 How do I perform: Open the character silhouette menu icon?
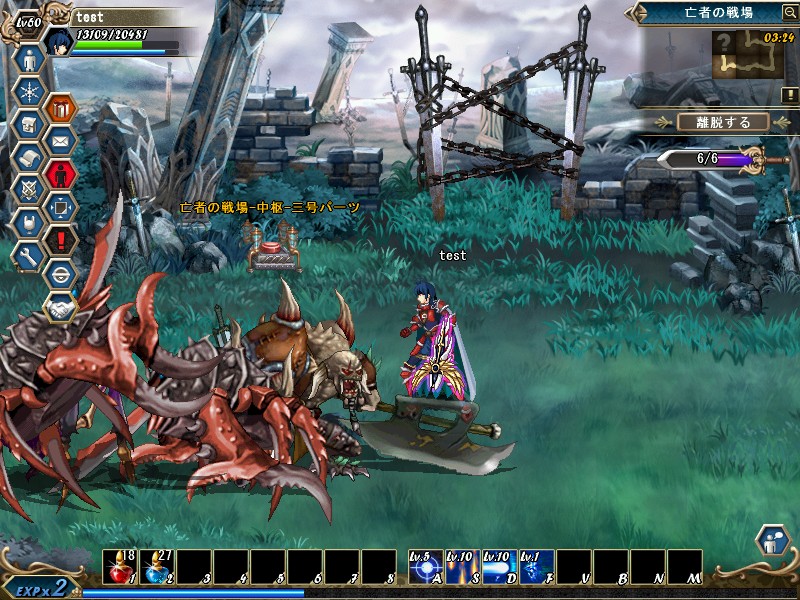[27, 59]
